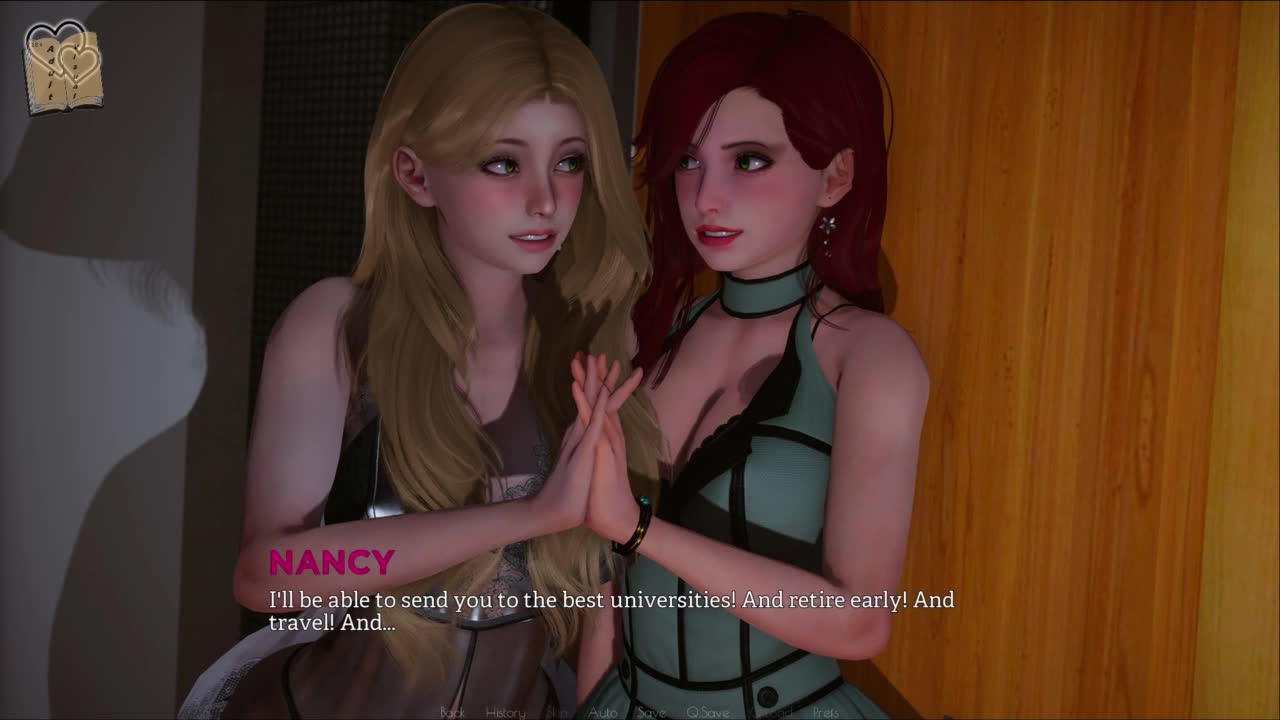Viewport: 1280px width, 720px height.
Task: Quick save with Q.Save
Action: tap(707, 712)
